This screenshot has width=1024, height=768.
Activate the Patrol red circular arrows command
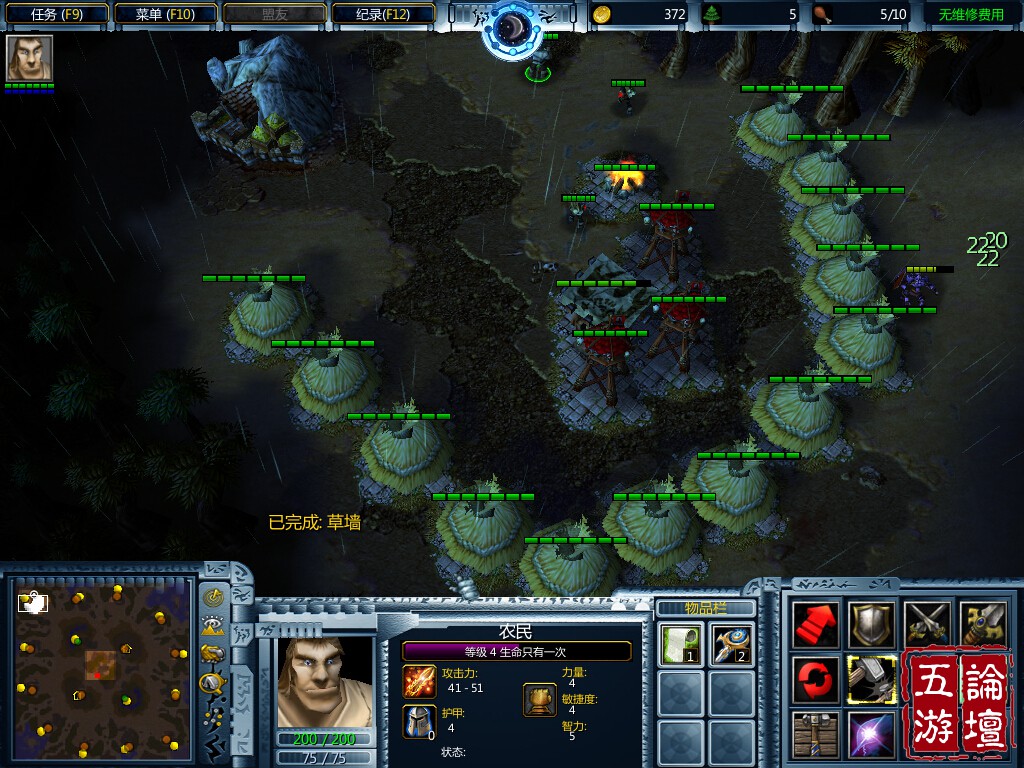click(817, 680)
